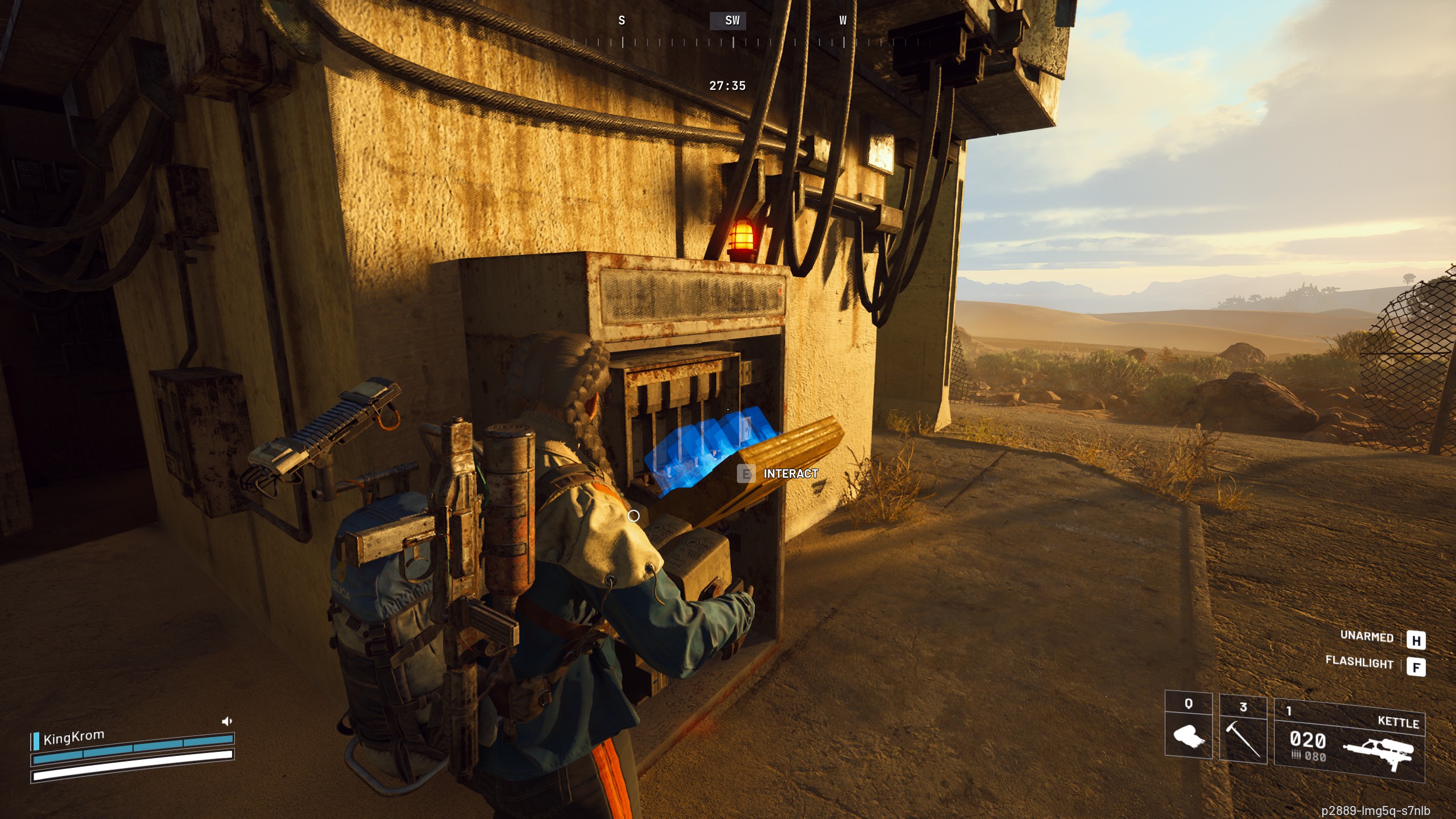Click the SW marker on the compass
The height and width of the screenshot is (819, 1456).
pyautogui.click(x=731, y=21)
